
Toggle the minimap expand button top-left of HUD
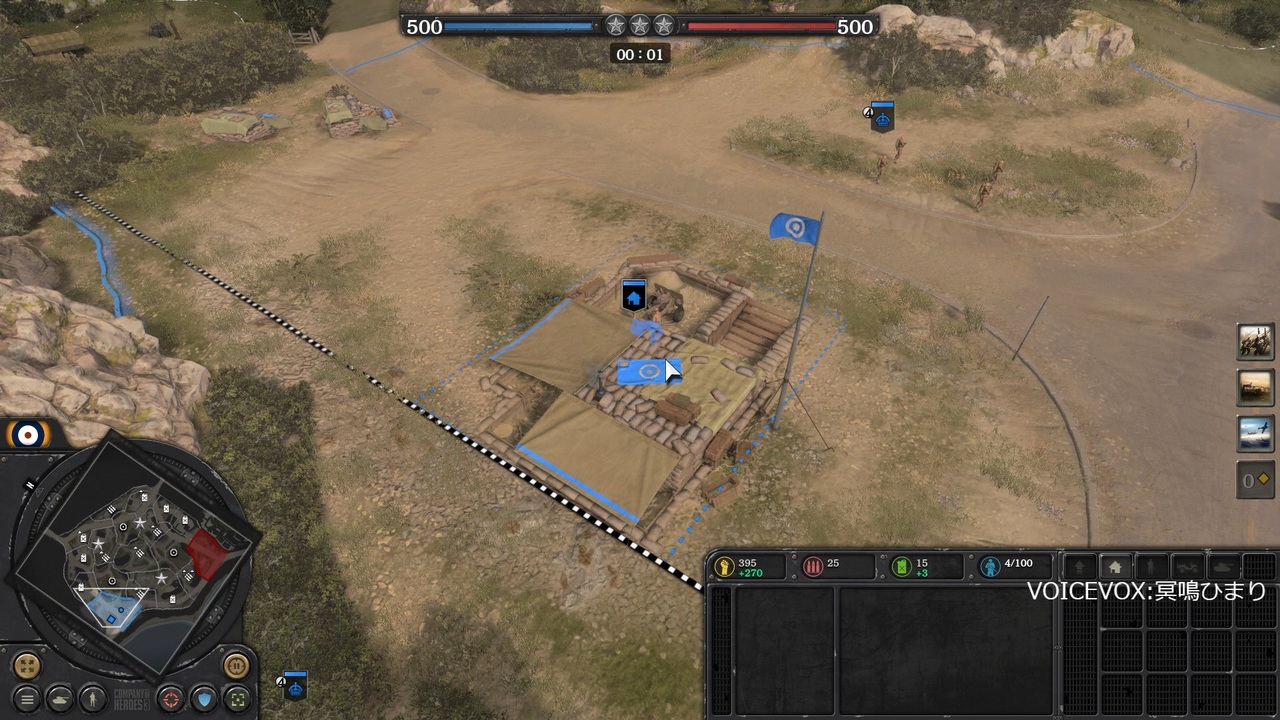pyautogui.click(x=26, y=665)
